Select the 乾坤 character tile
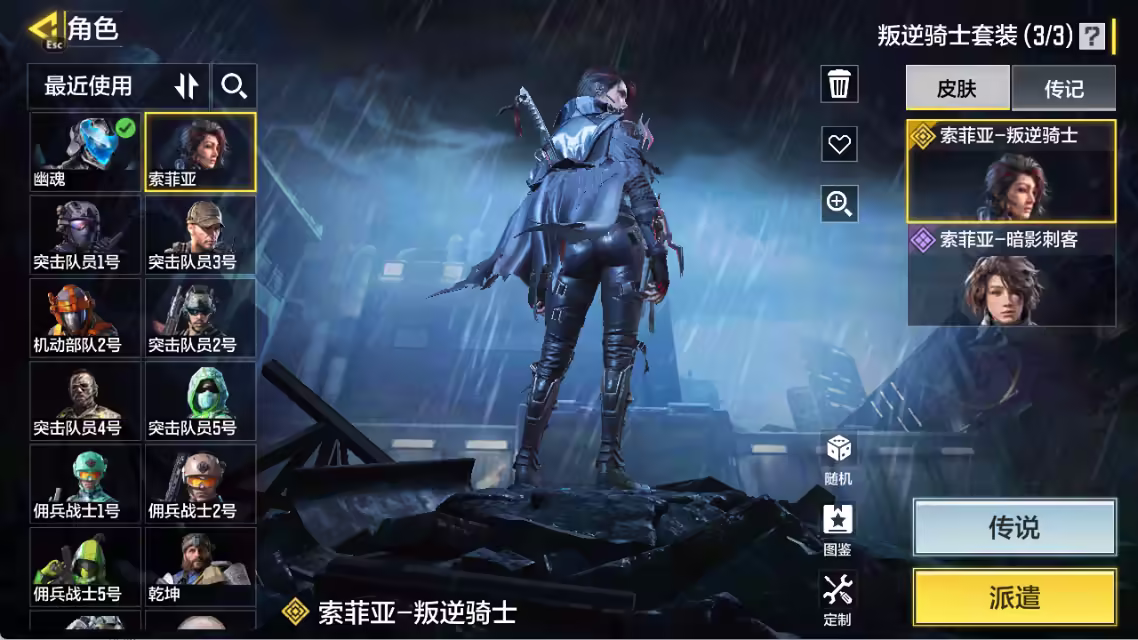 pos(200,566)
